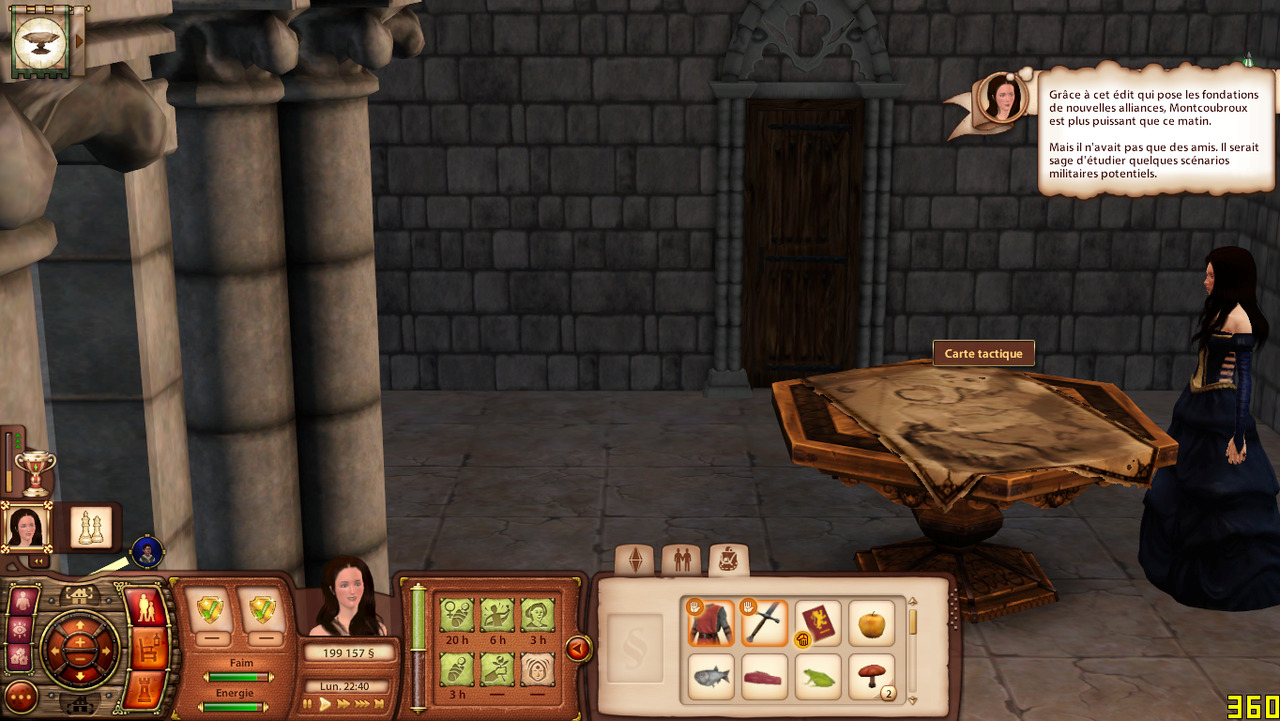Open the chess pieces quest icon
1280x721 pixels.
[91, 527]
